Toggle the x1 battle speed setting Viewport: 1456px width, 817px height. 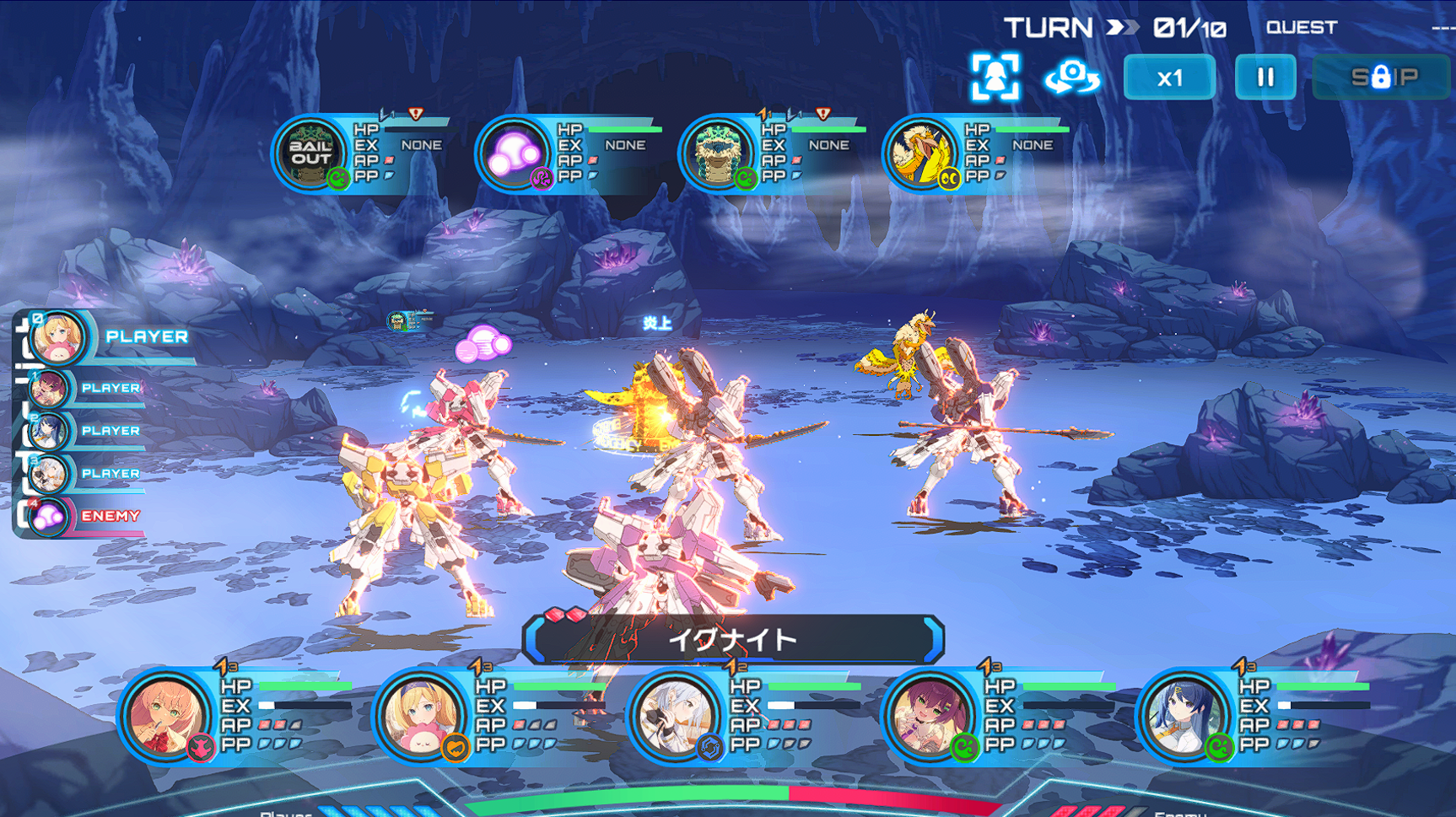click(x=1170, y=77)
